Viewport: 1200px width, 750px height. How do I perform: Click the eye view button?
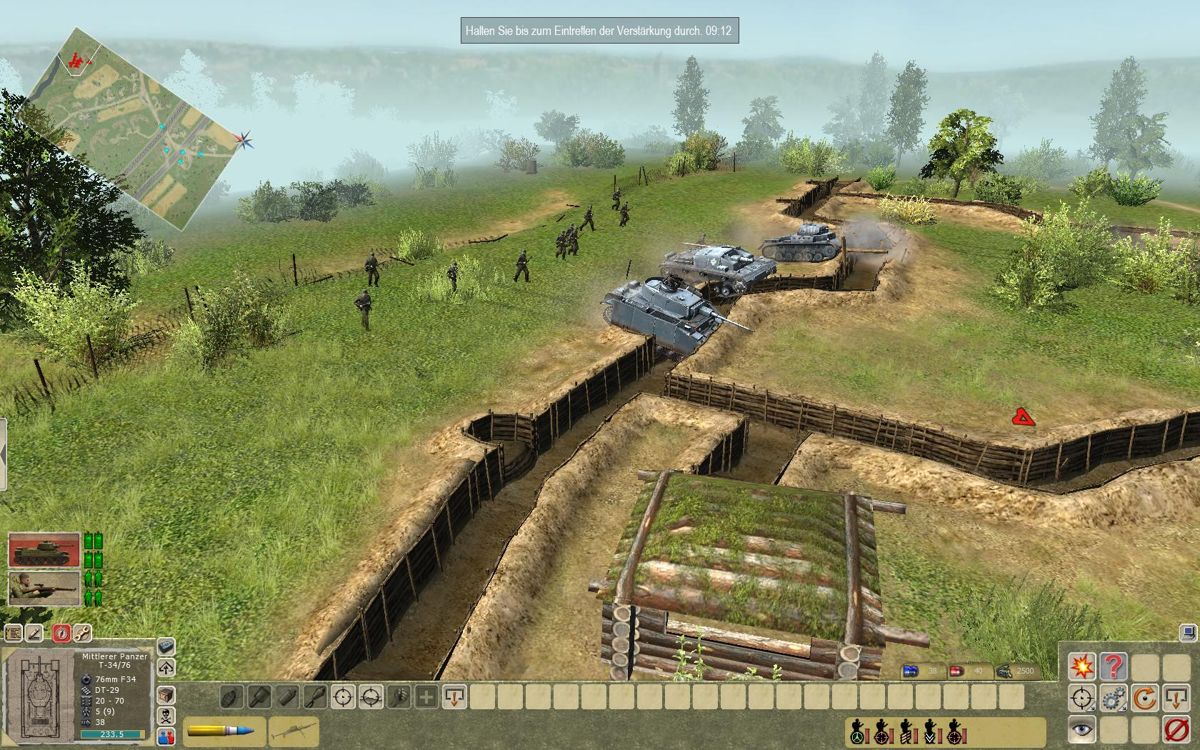[x=1081, y=729]
